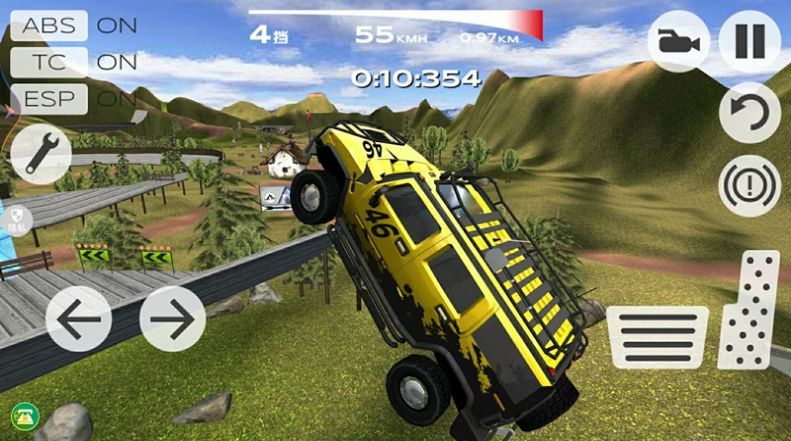Toggle the ABS driving assist
Viewport: 791px width, 441px height.
tap(49, 26)
